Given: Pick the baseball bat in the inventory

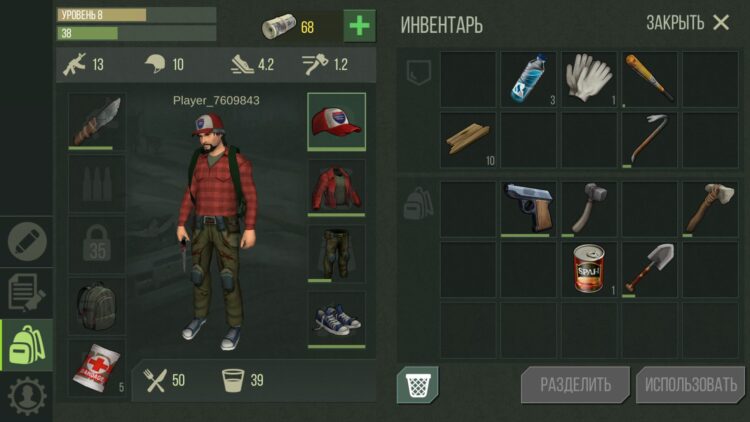Looking at the screenshot, I should [x=649, y=79].
